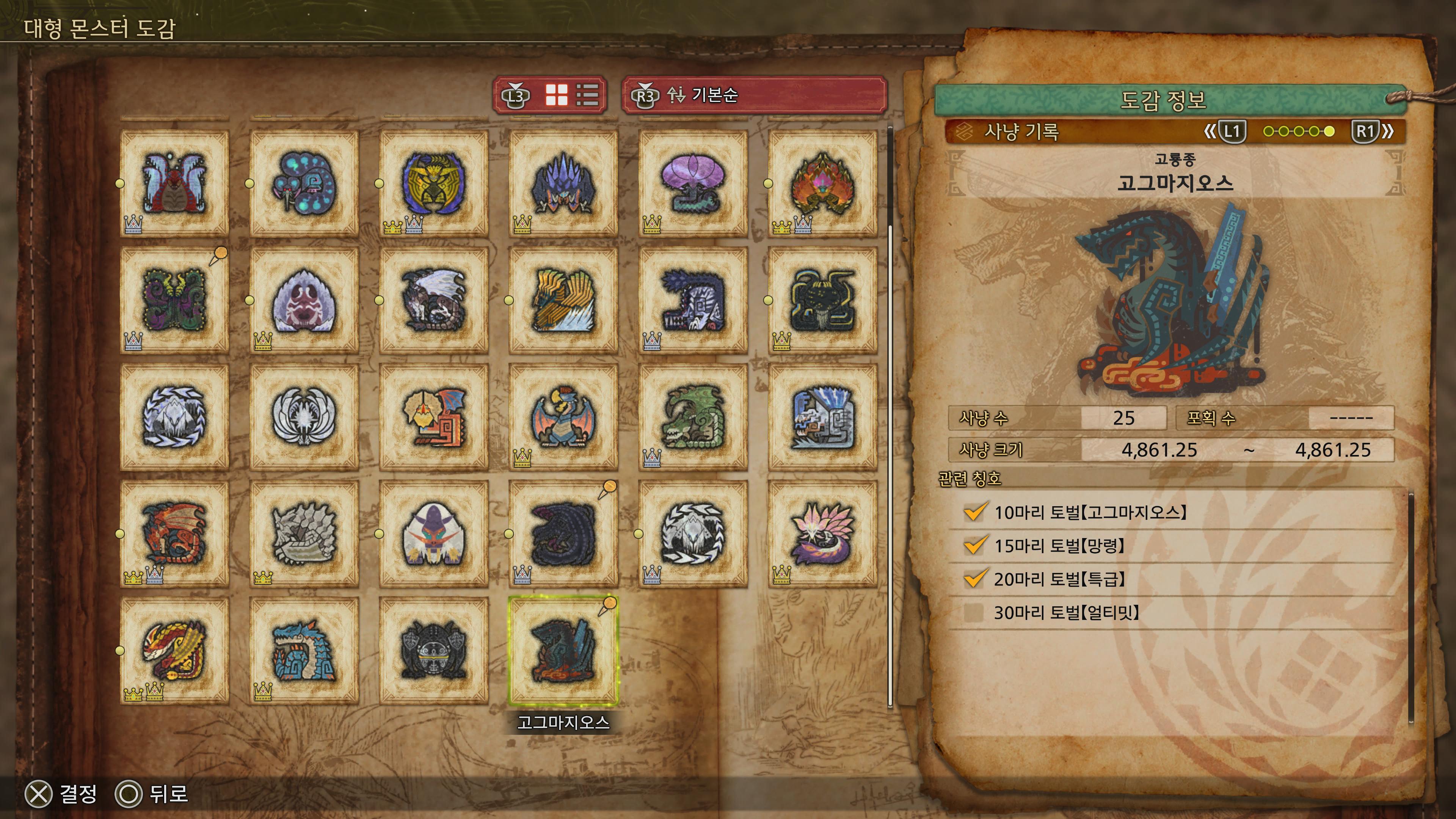The height and width of the screenshot is (819, 1456).
Task: Choose the blue spiky crystal monster tile
Action: coord(563,183)
